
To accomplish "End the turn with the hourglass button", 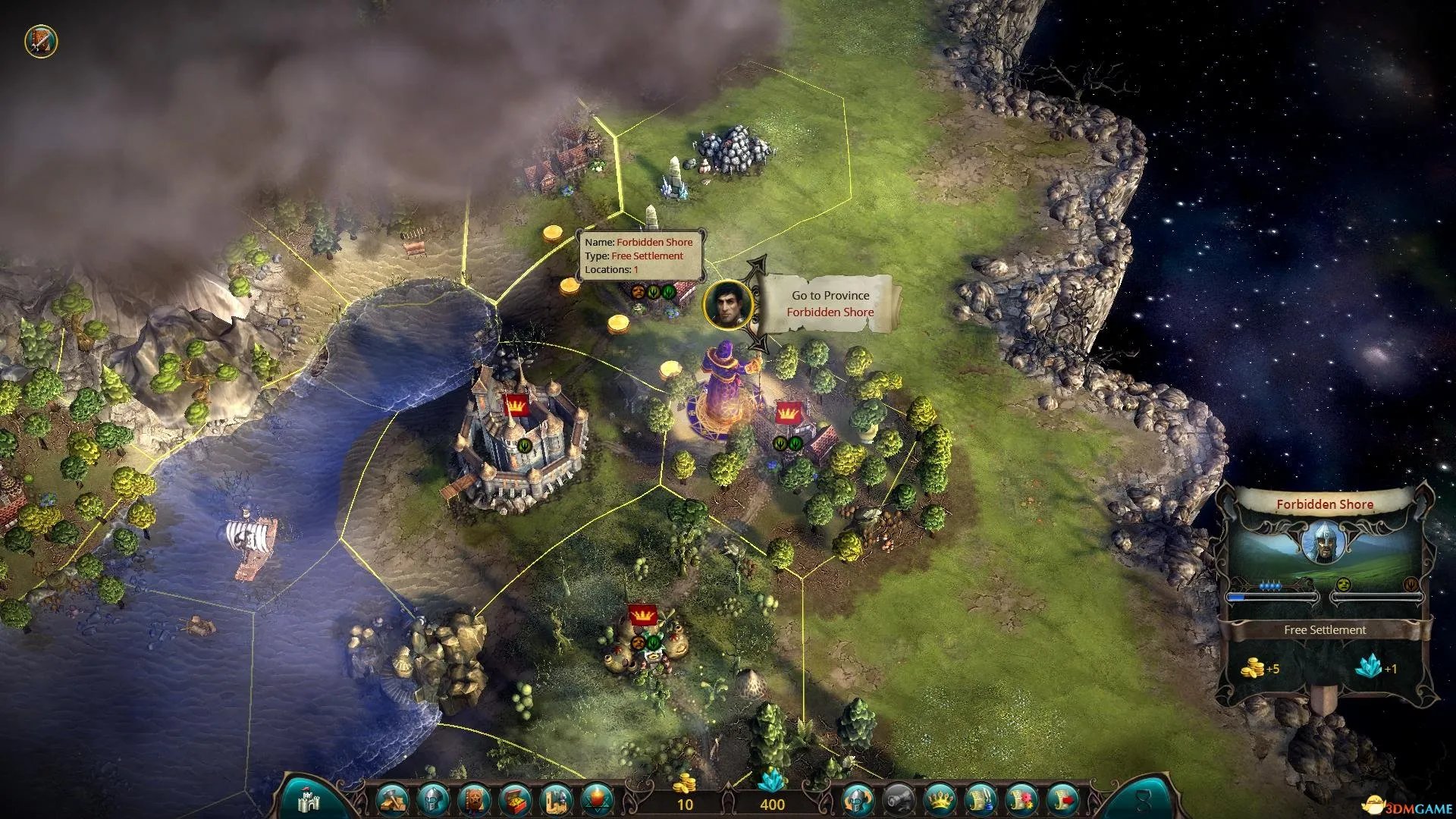I will point(1144,800).
